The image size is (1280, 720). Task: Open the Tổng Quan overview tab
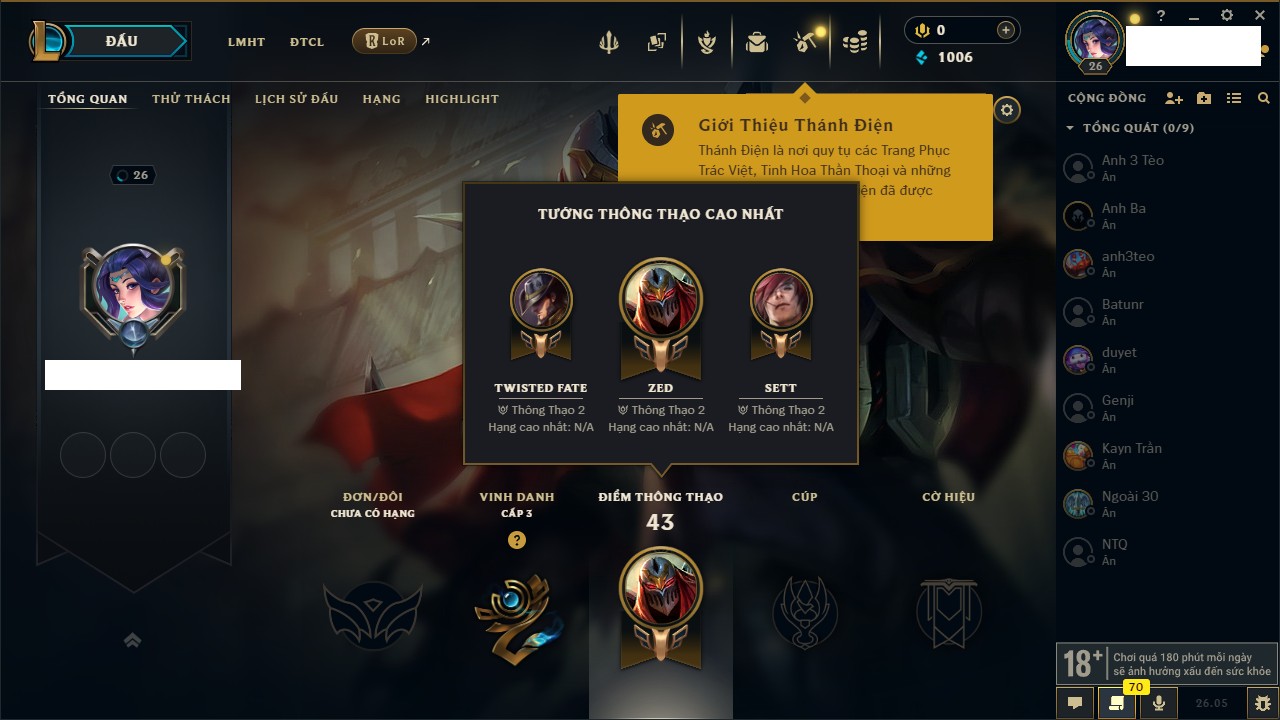[88, 99]
